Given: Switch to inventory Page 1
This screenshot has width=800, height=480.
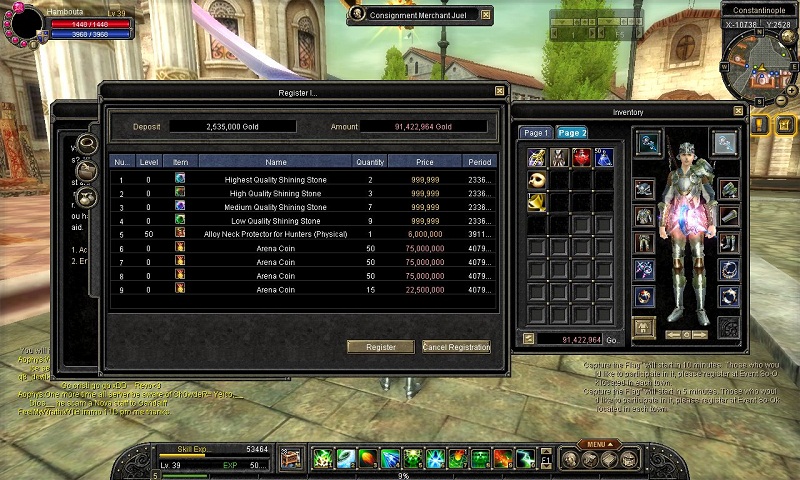Looking at the screenshot, I should (x=536, y=133).
